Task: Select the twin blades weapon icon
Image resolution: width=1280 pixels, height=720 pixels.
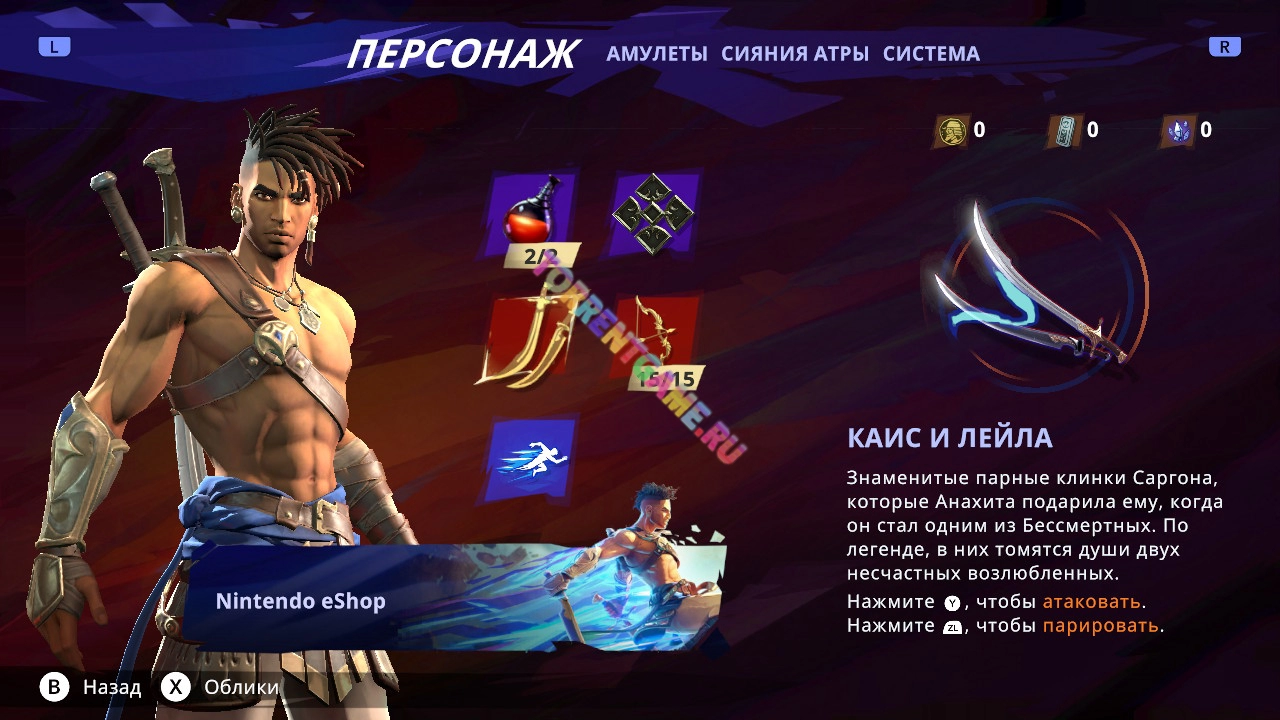Action: click(529, 340)
